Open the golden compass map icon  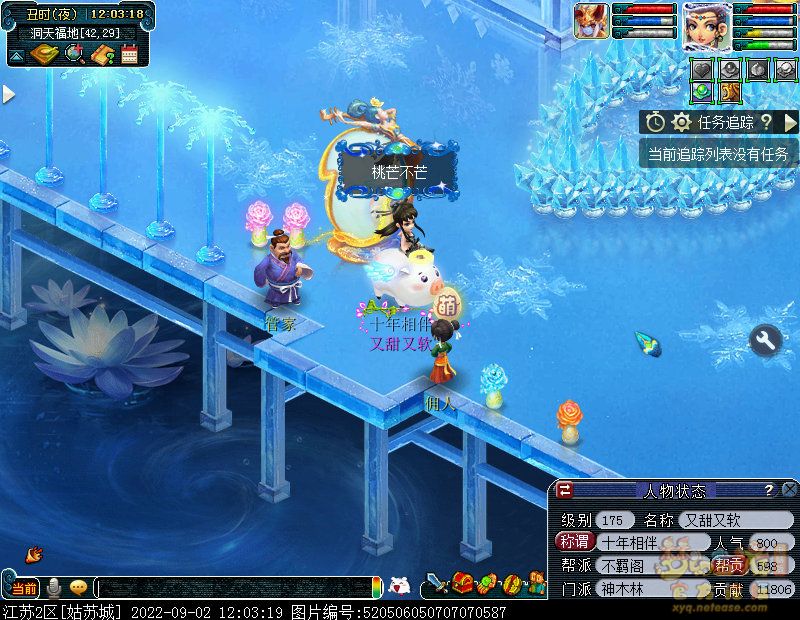43,54
